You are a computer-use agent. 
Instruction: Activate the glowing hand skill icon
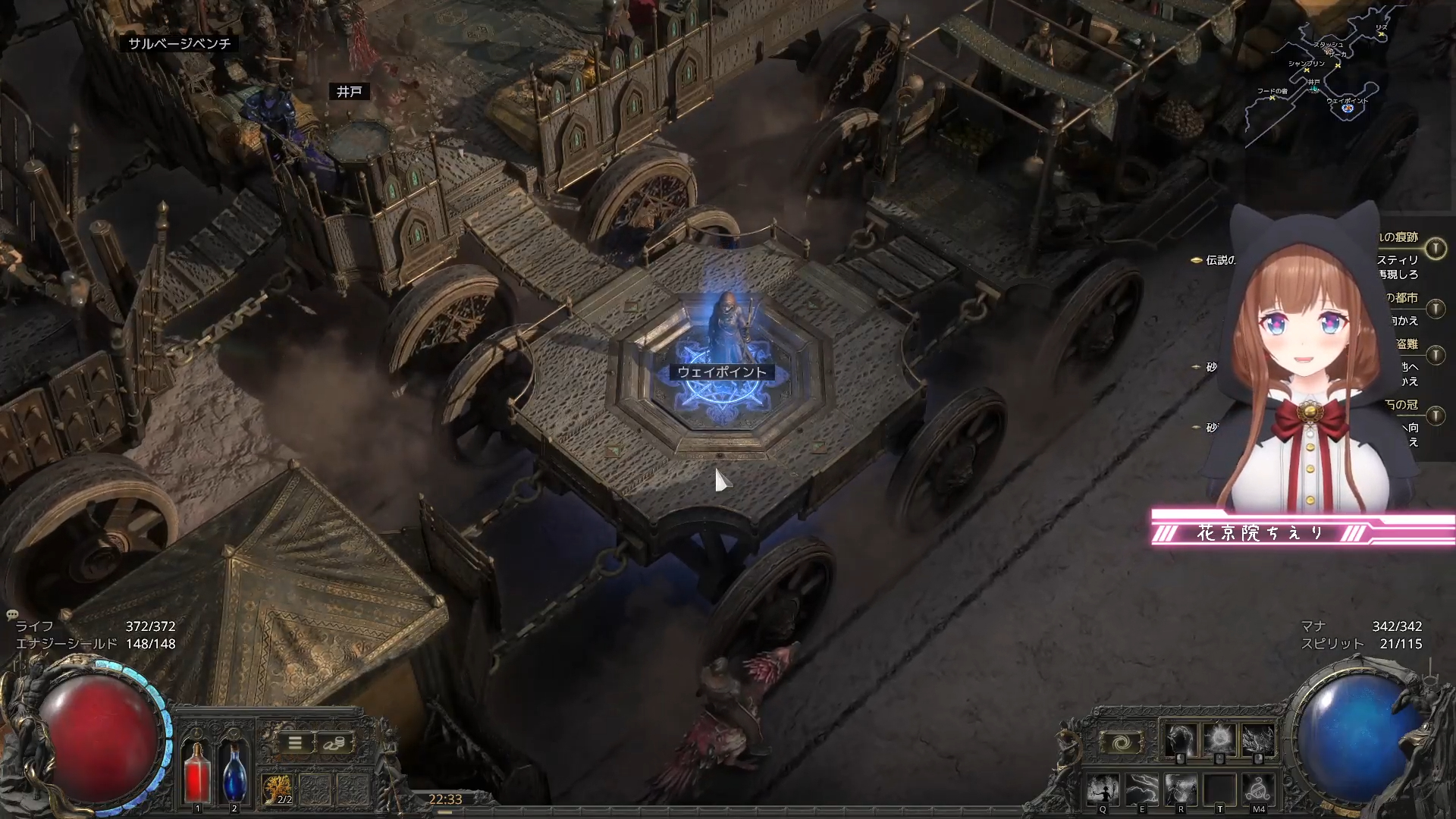[x=1180, y=740]
